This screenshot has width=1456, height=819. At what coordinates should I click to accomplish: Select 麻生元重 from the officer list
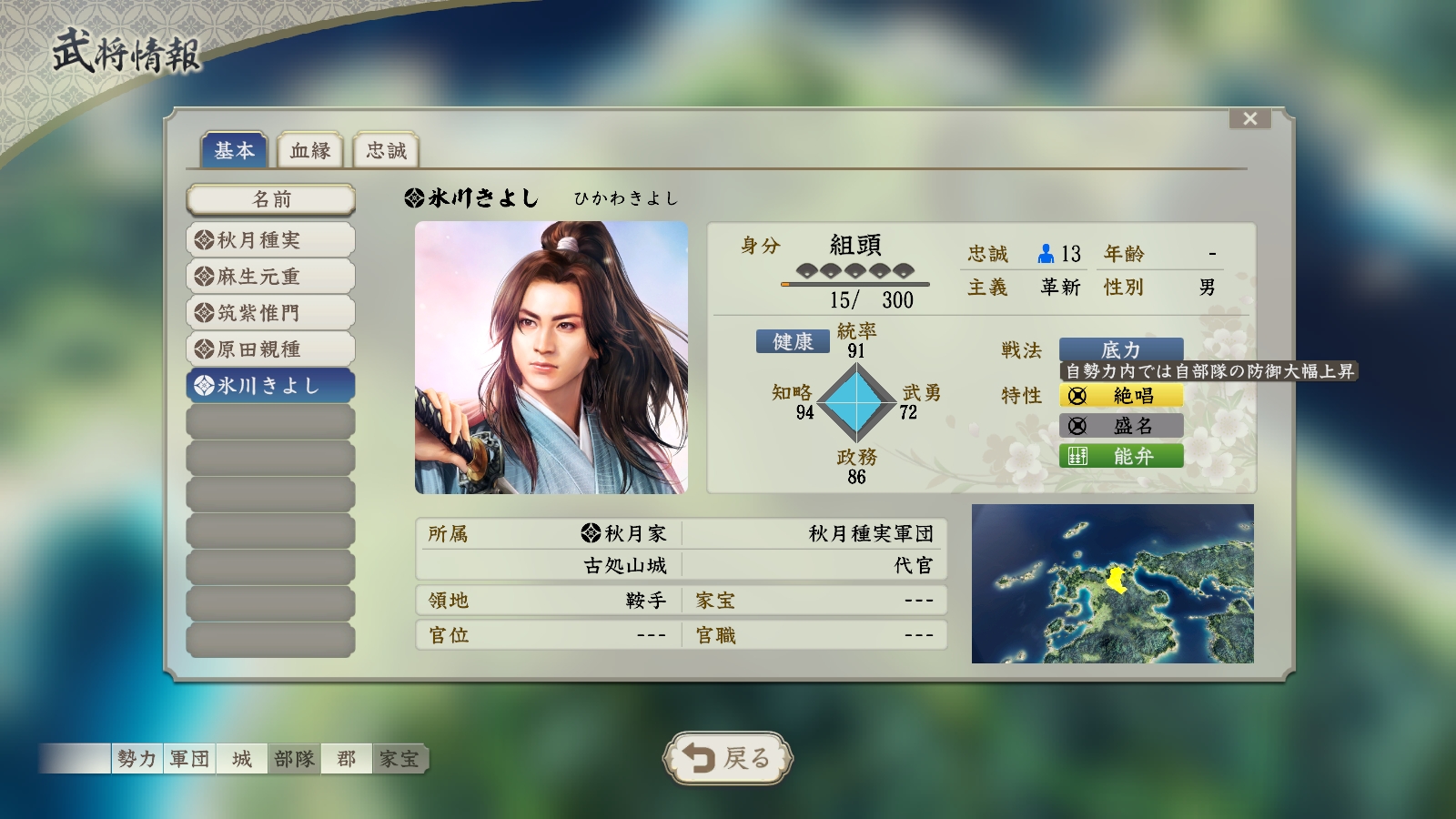(270, 276)
